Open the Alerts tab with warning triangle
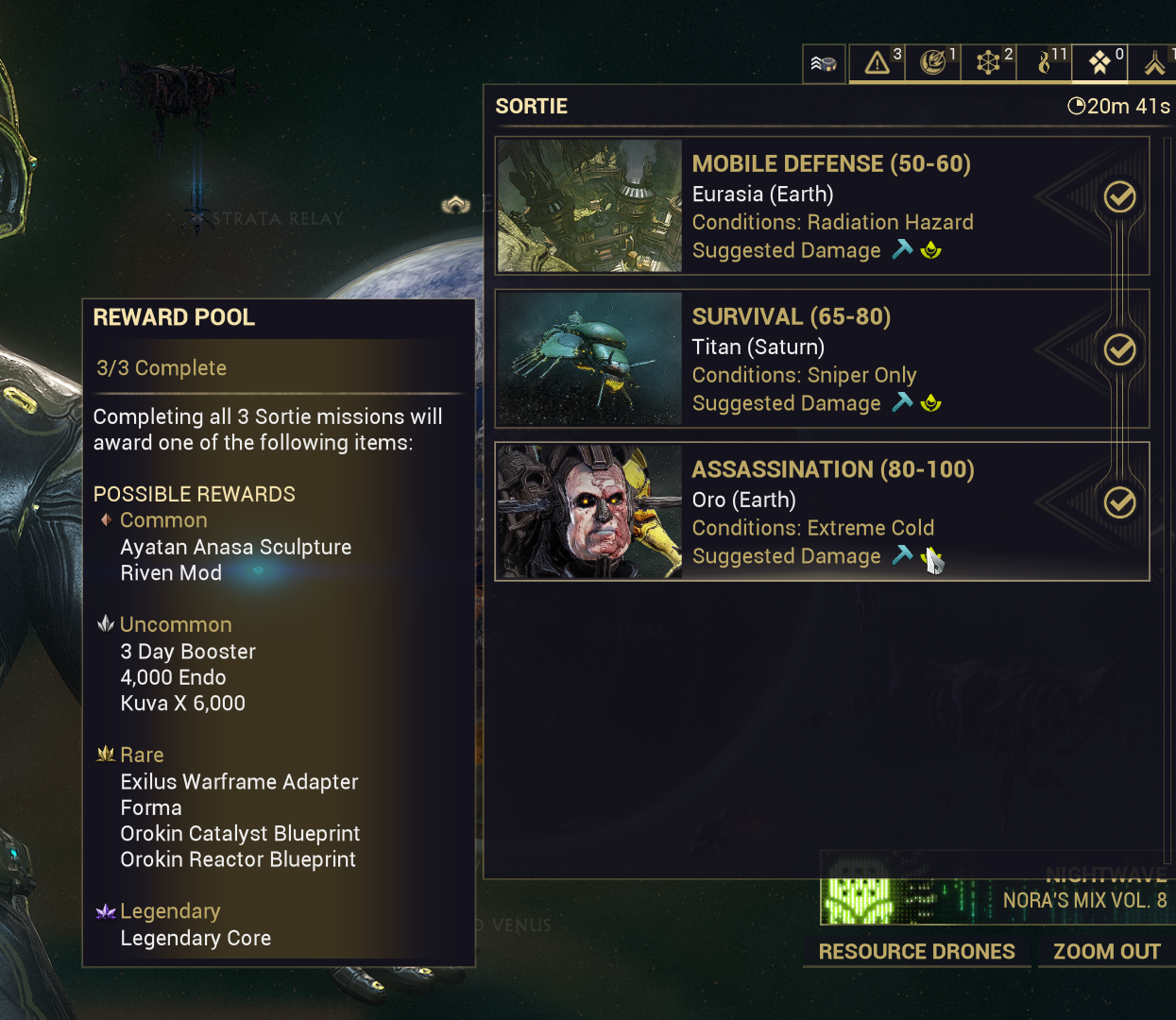The width and height of the screenshot is (1176, 1020). point(878,63)
